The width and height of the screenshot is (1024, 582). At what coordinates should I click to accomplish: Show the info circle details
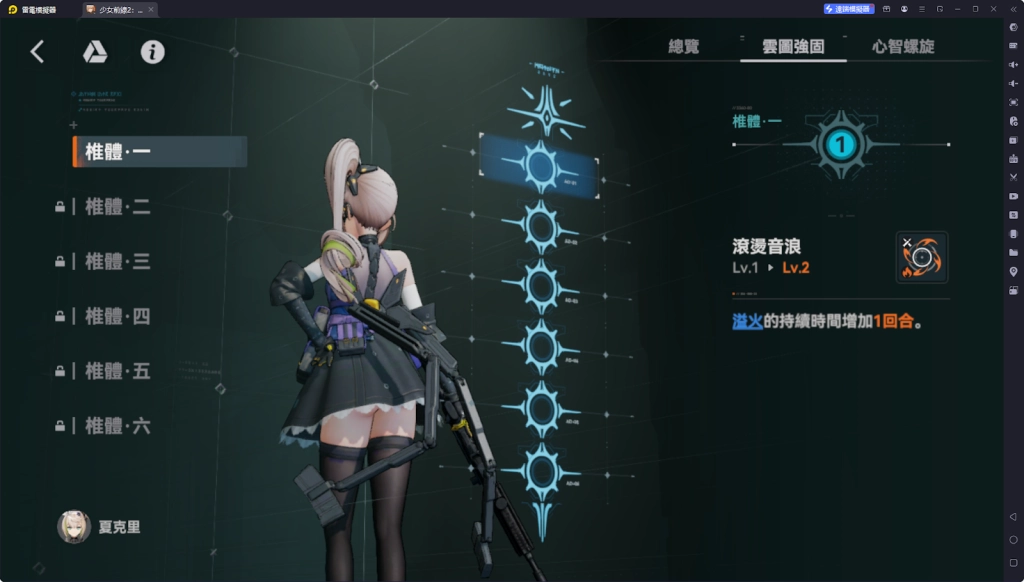pyautogui.click(x=152, y=52)
